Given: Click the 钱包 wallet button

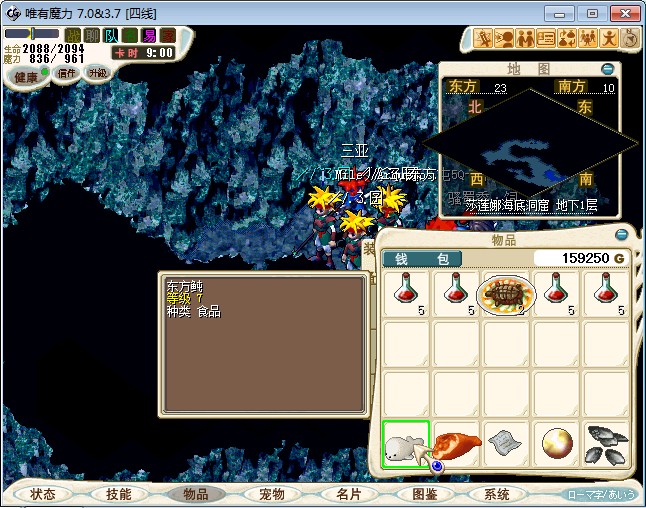Looking at the screenshot, I should (x=422, y=258).
